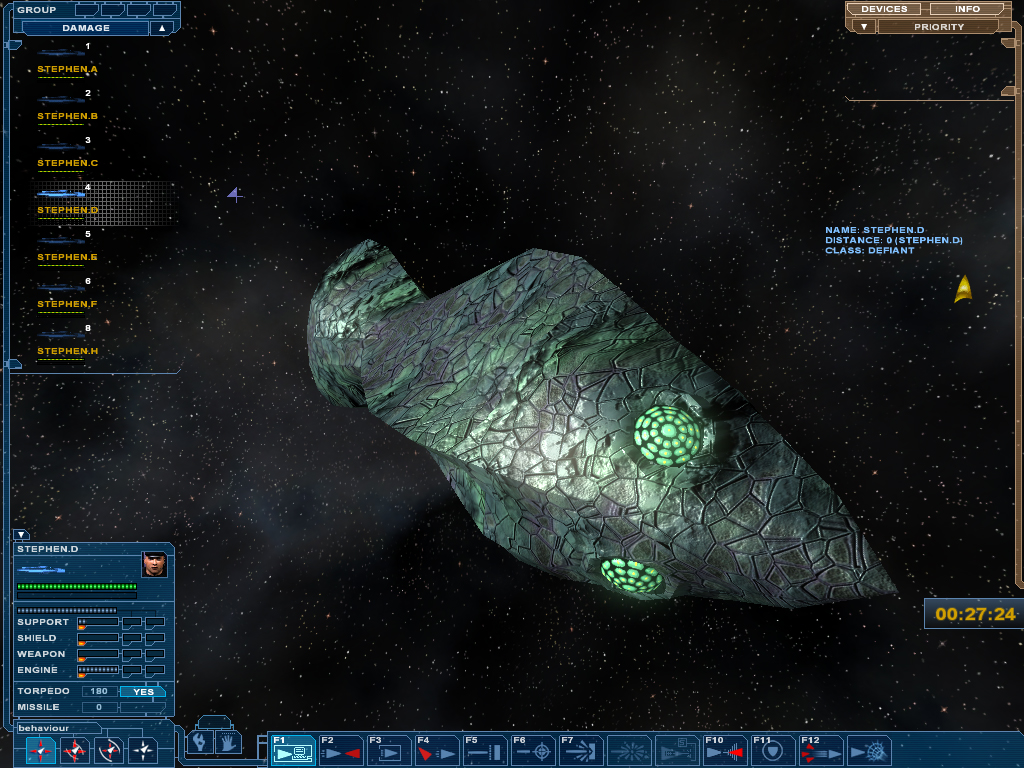Click the PRIORITY button
This screenshot has height=768, width=1024.
939,27
